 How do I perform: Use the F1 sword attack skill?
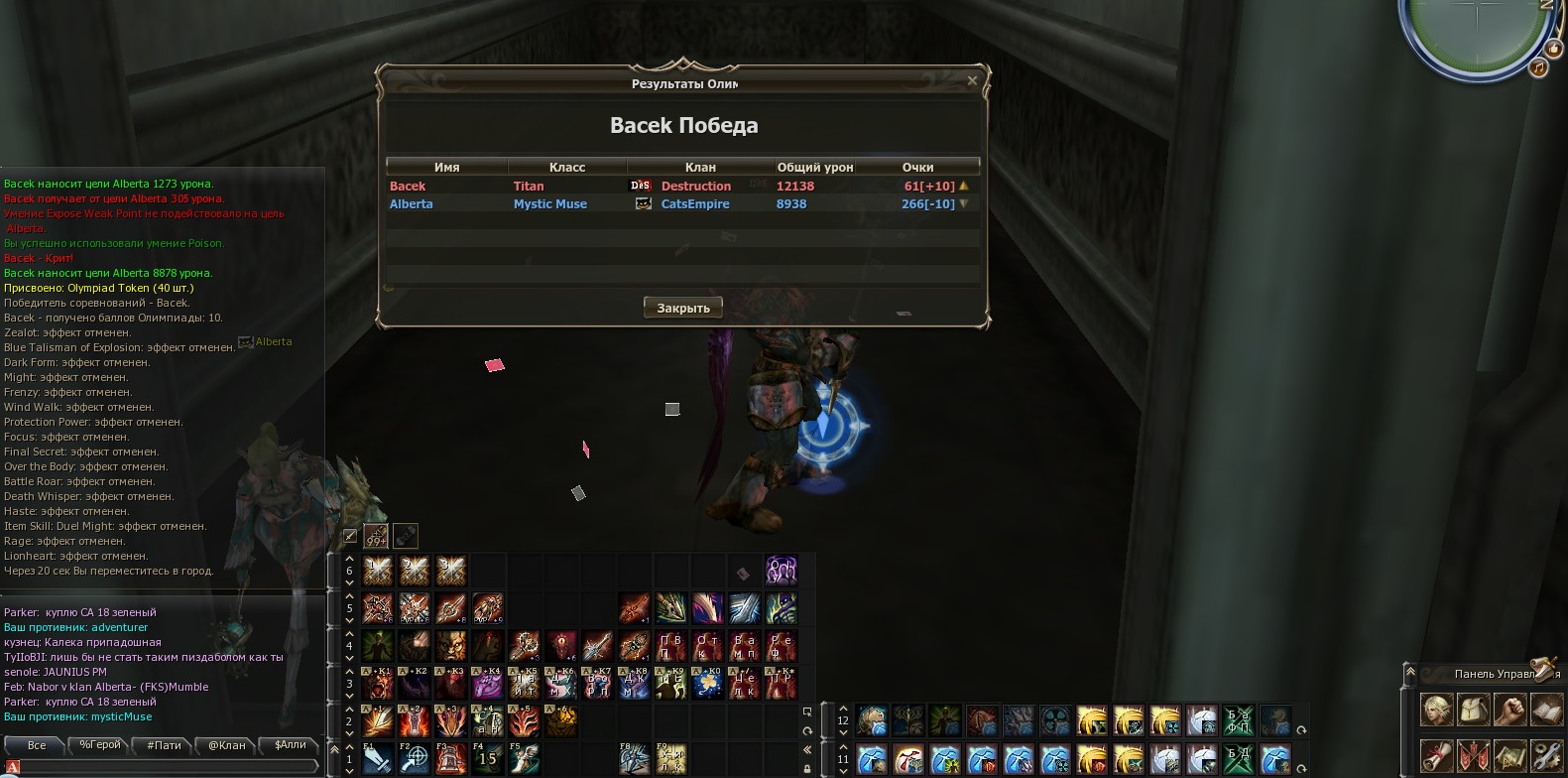tap(378, 759)
